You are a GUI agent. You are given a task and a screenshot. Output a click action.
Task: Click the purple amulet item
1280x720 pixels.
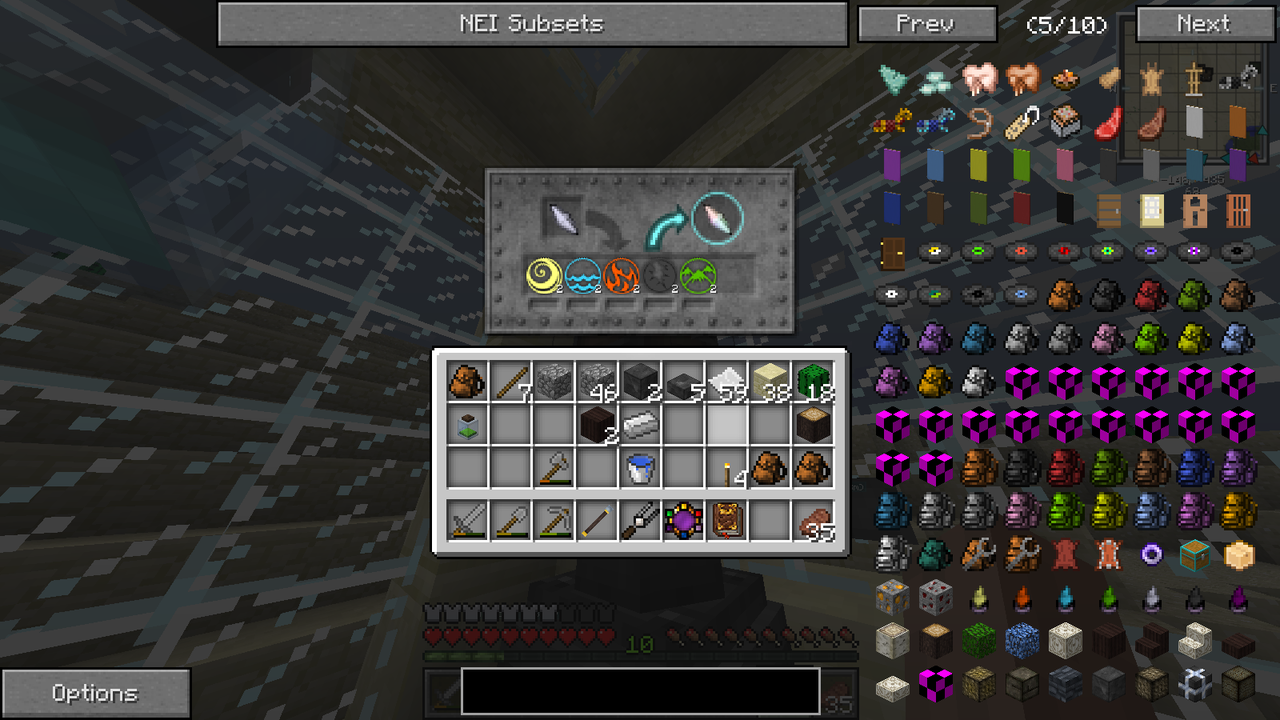coord(685,519)
